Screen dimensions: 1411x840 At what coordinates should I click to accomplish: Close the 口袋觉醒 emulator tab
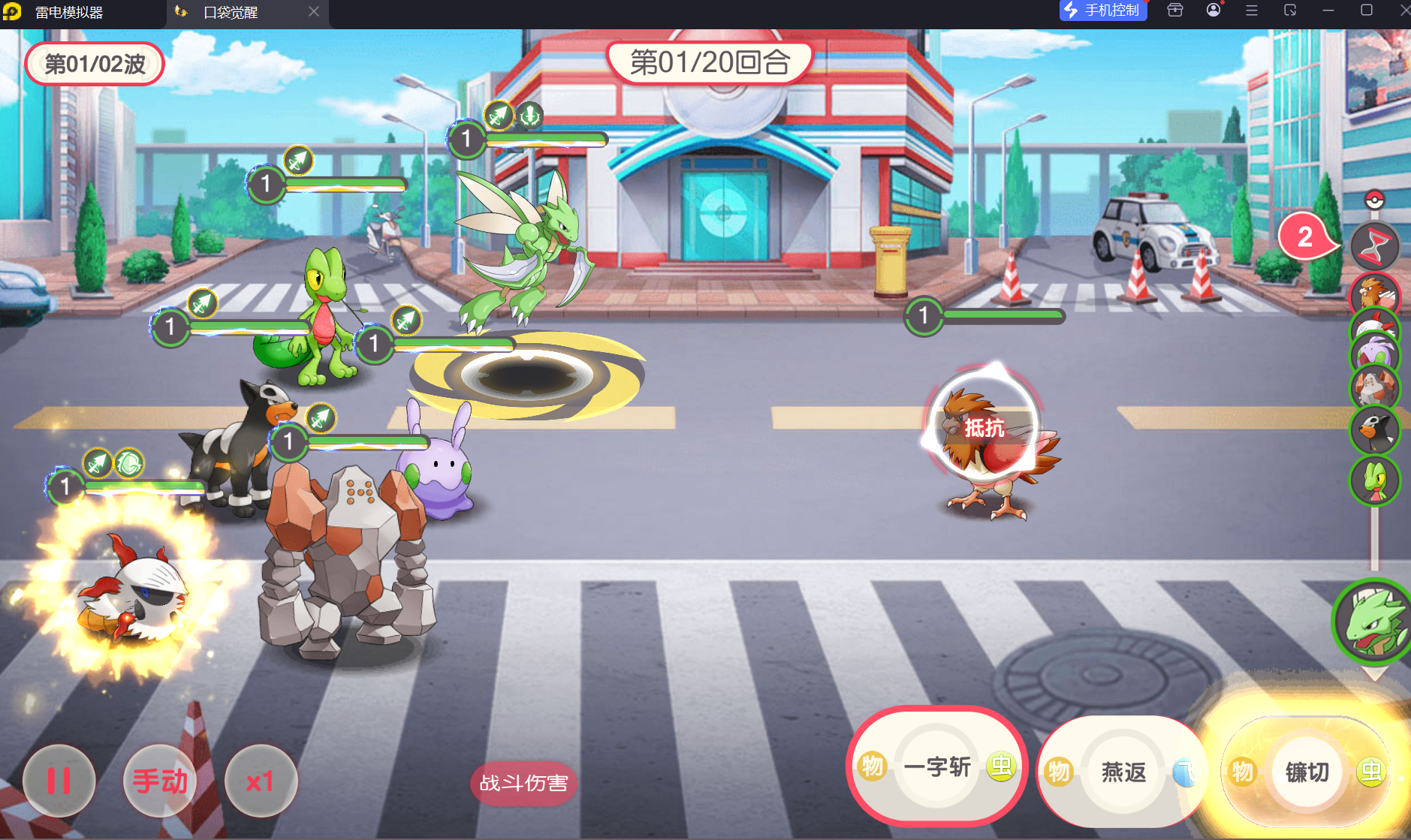pos(314,11)
